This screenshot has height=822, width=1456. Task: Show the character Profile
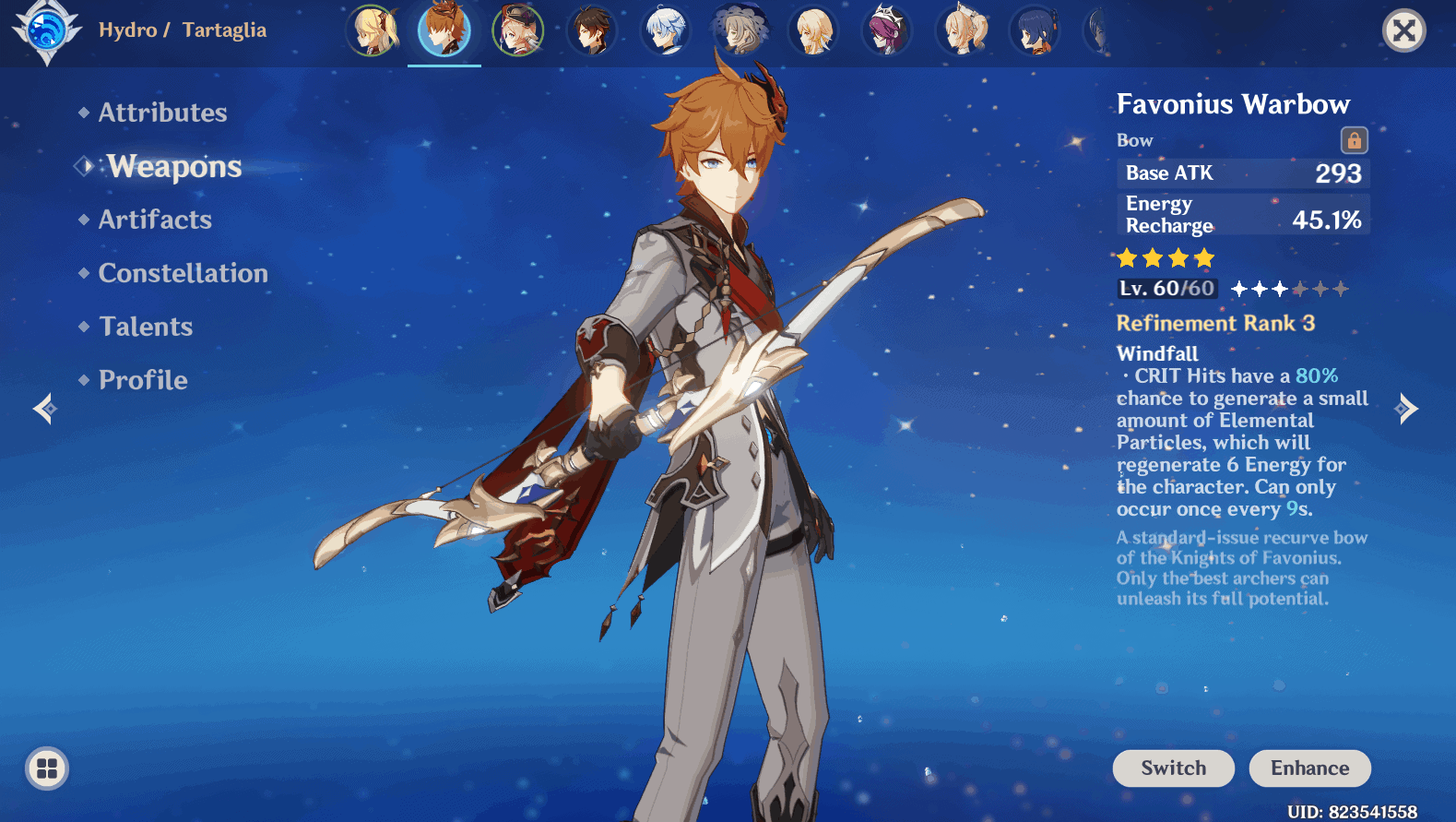click(x=143, y=380)
